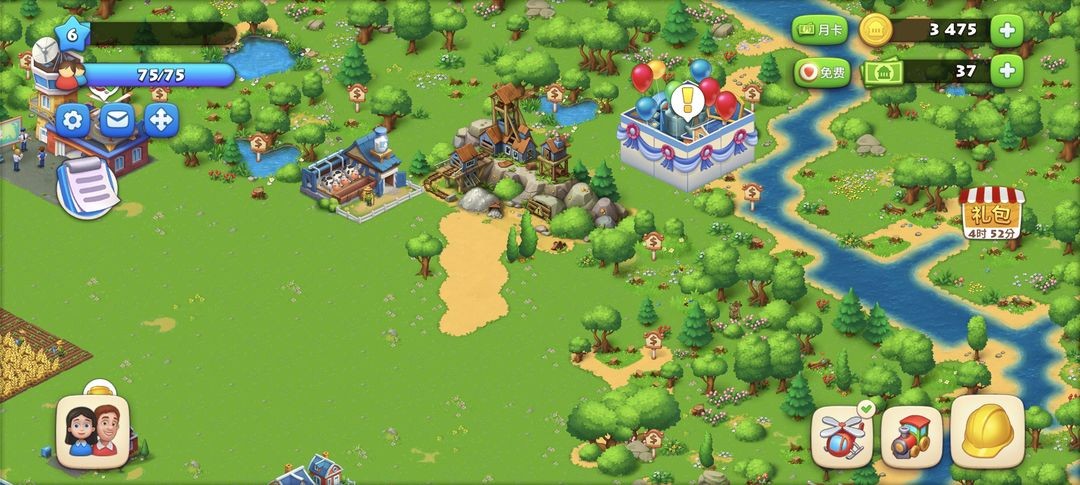Image resolution: width=1080 pixels, height=485 pixels.
Task: Add more gold coins with plus button
Action: [x=1006, y=29]
